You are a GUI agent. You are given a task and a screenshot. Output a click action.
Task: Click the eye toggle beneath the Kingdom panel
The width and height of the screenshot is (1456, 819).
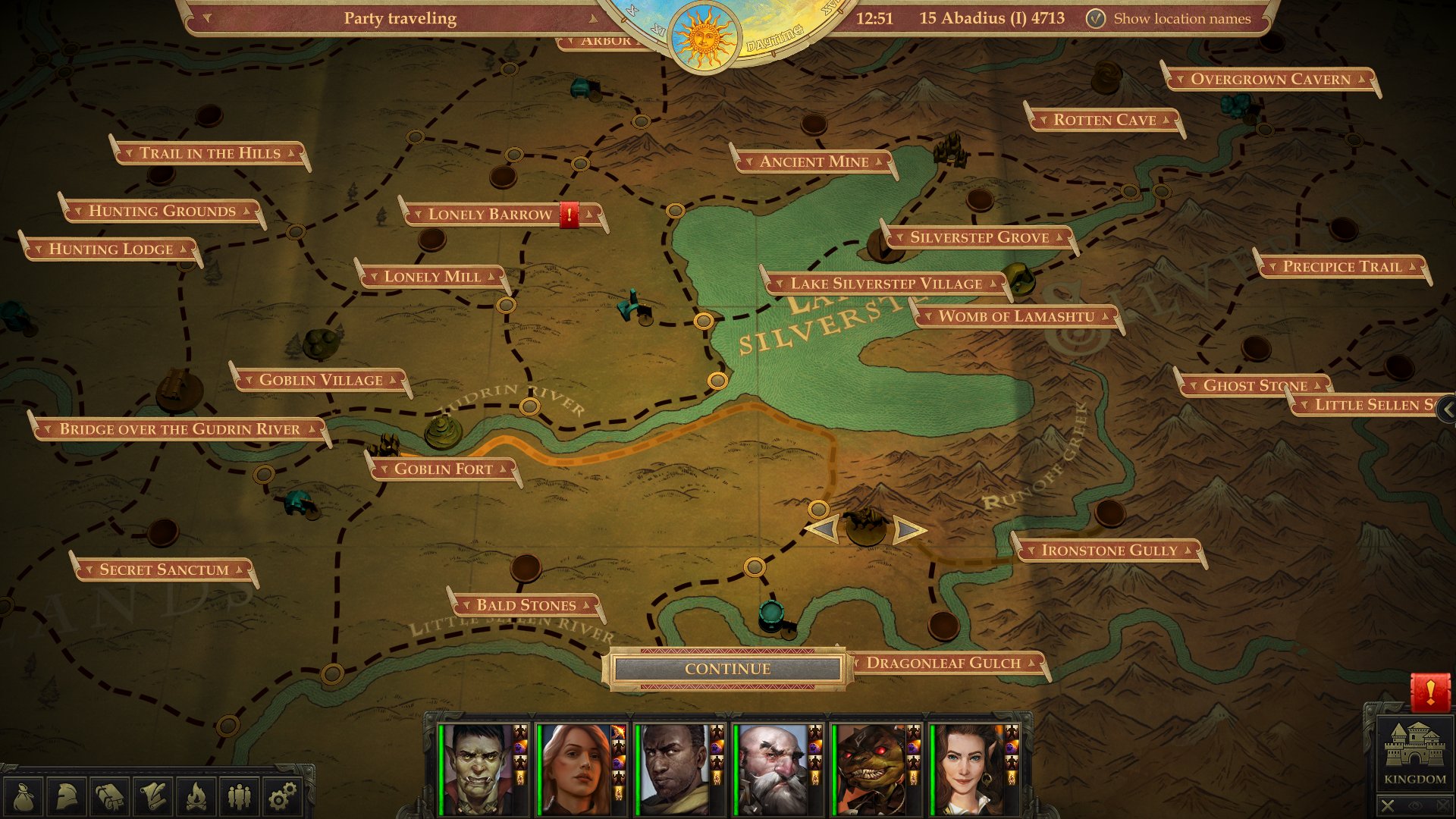1415,805
